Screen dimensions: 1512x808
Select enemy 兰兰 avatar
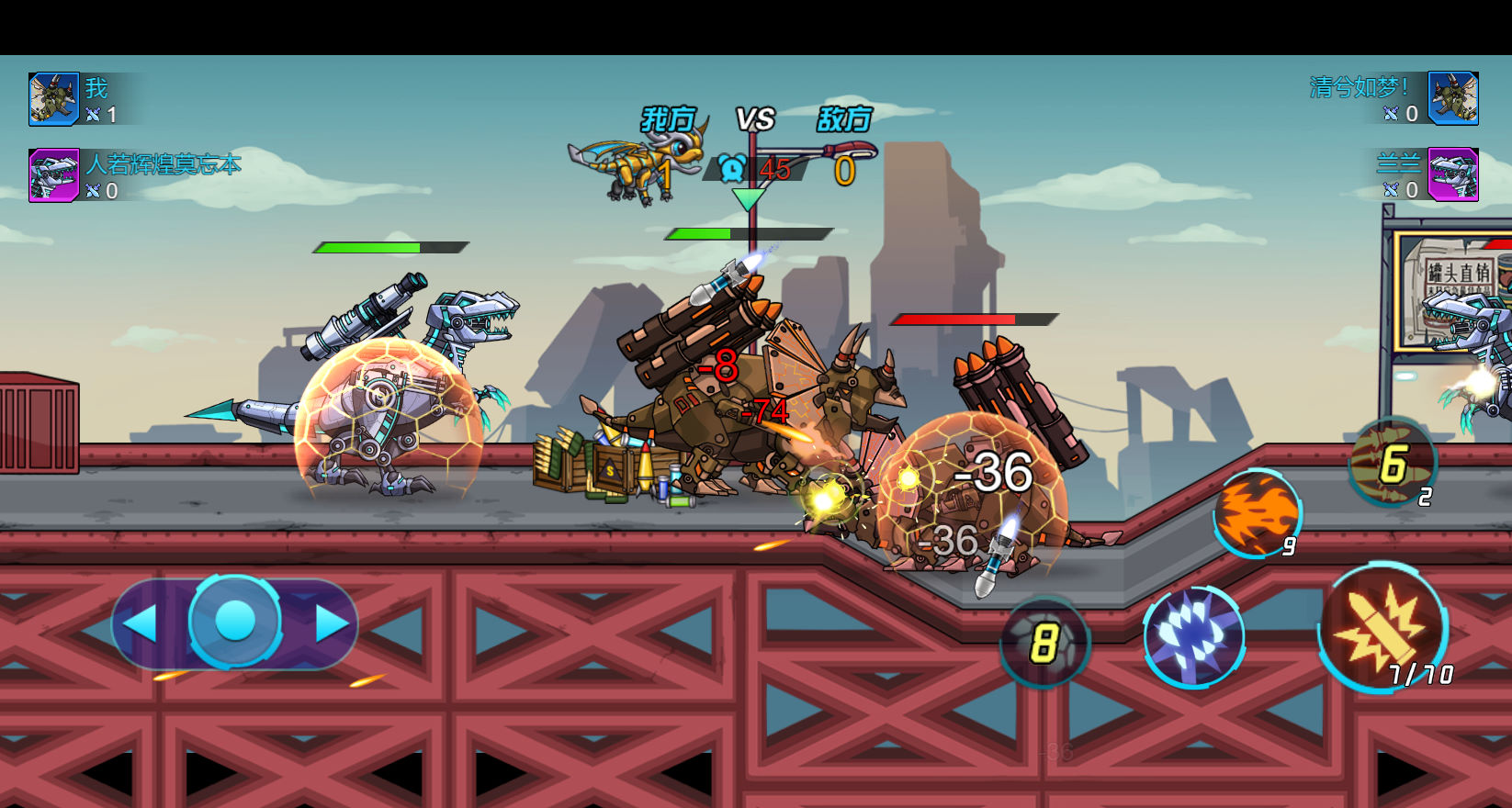point(1453,174)
